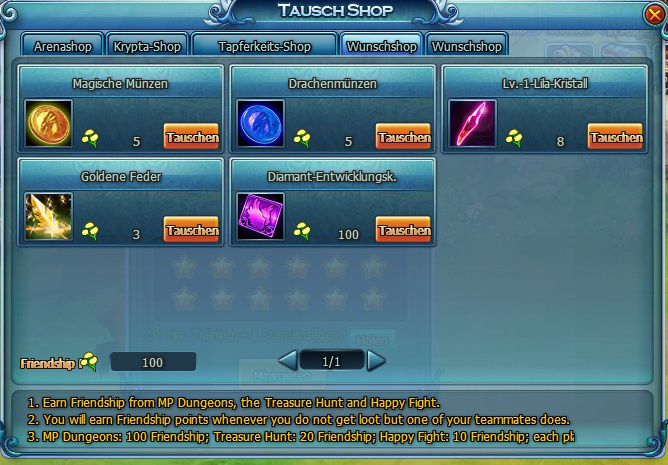
Task: Switch to the Arenashop tab
Action: point(62,46)
